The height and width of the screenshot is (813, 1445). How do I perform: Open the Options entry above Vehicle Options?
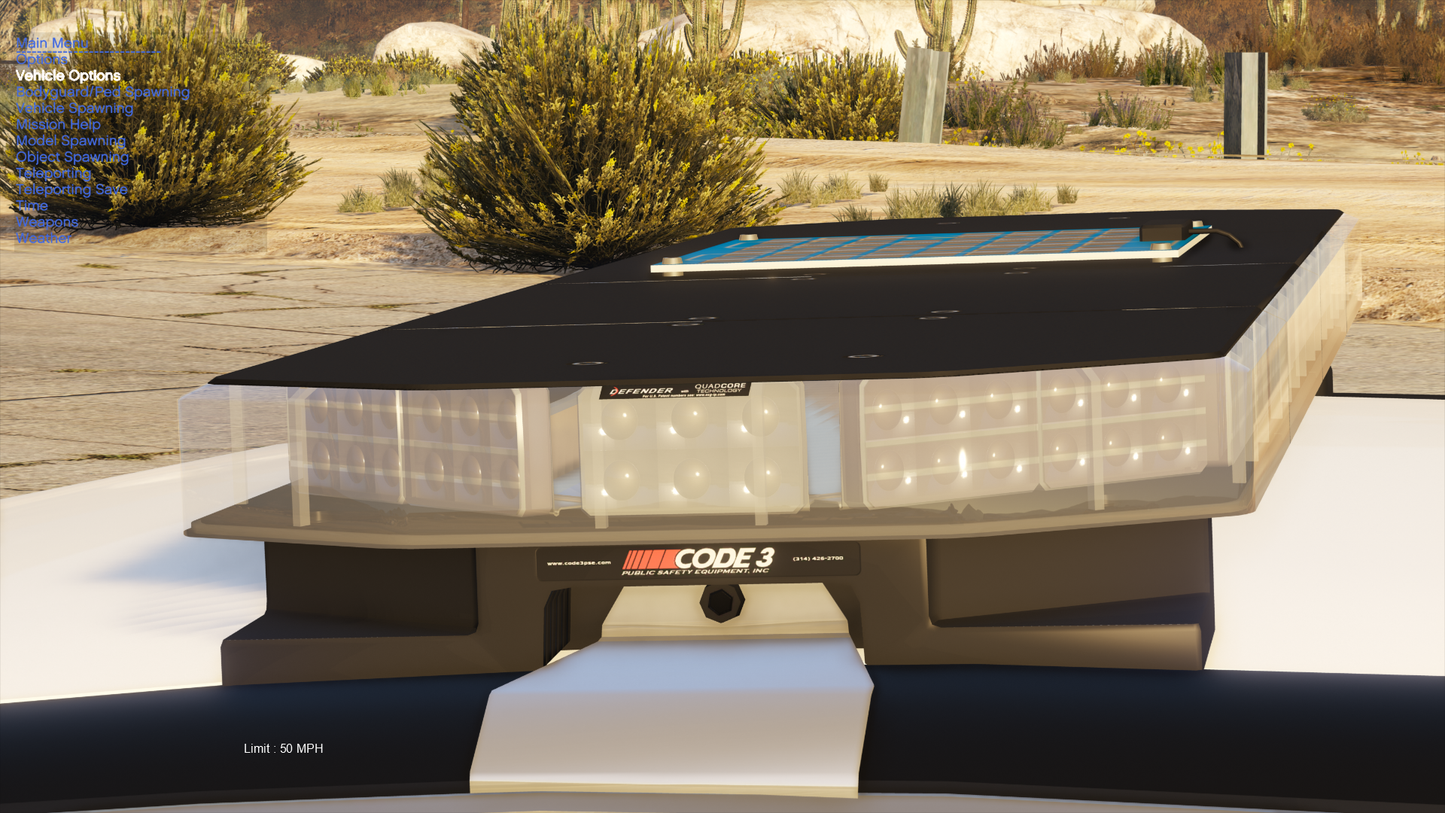click(42, 59)
